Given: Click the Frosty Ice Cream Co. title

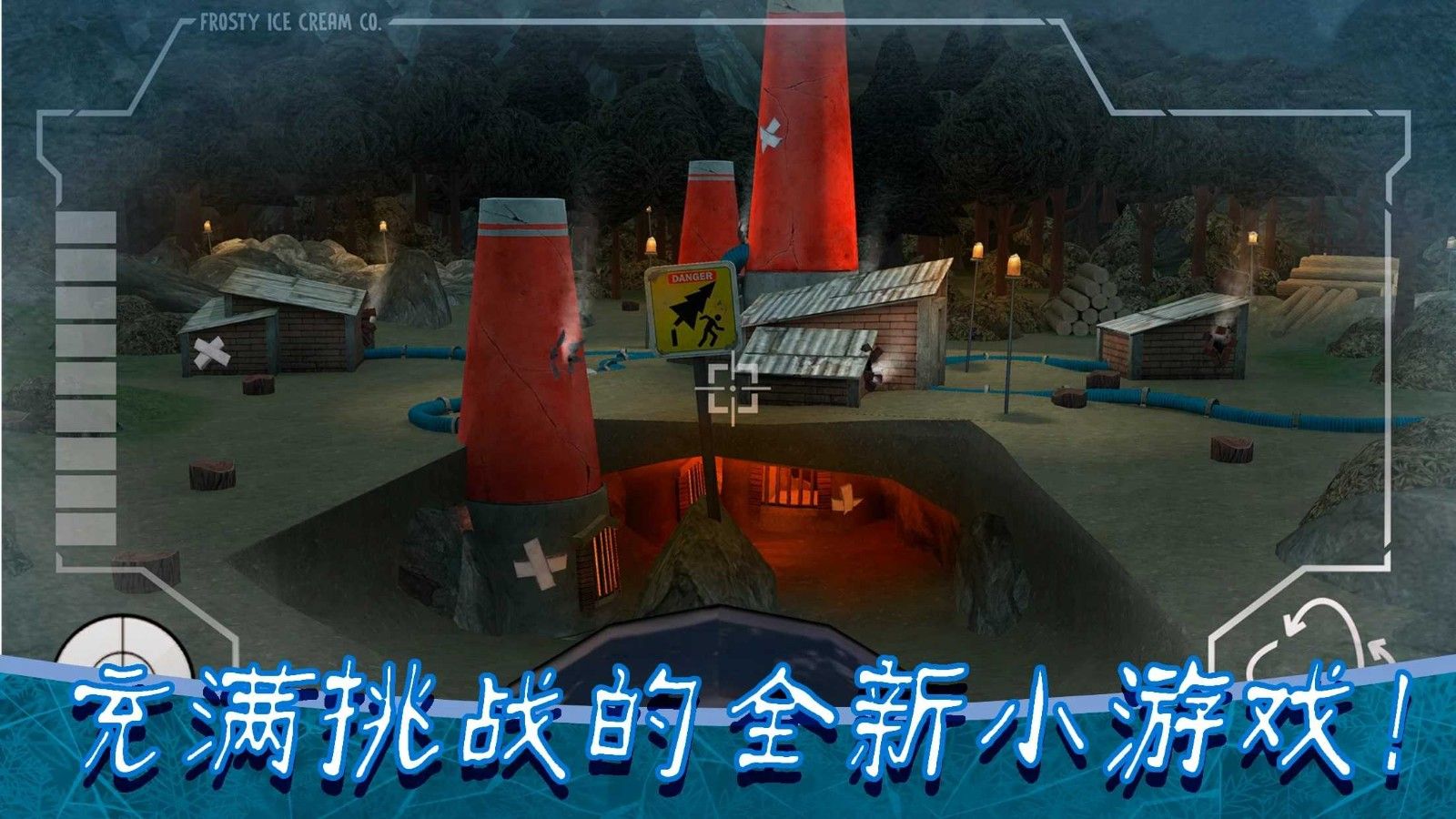Looking at the screenshot, I should (x=291, y=20).
